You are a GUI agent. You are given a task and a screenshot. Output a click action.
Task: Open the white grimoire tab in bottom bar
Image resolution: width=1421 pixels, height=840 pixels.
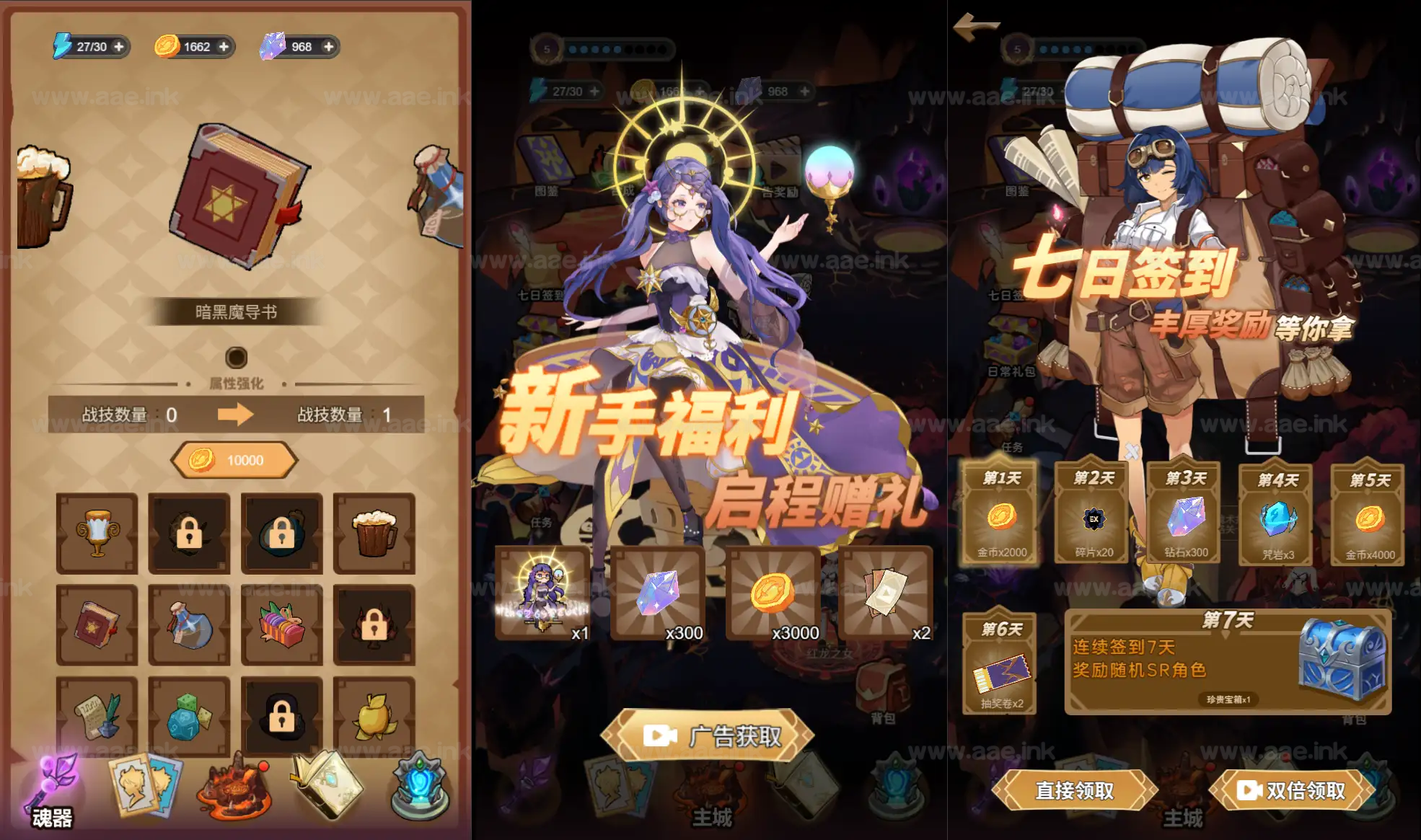point(328,788)
